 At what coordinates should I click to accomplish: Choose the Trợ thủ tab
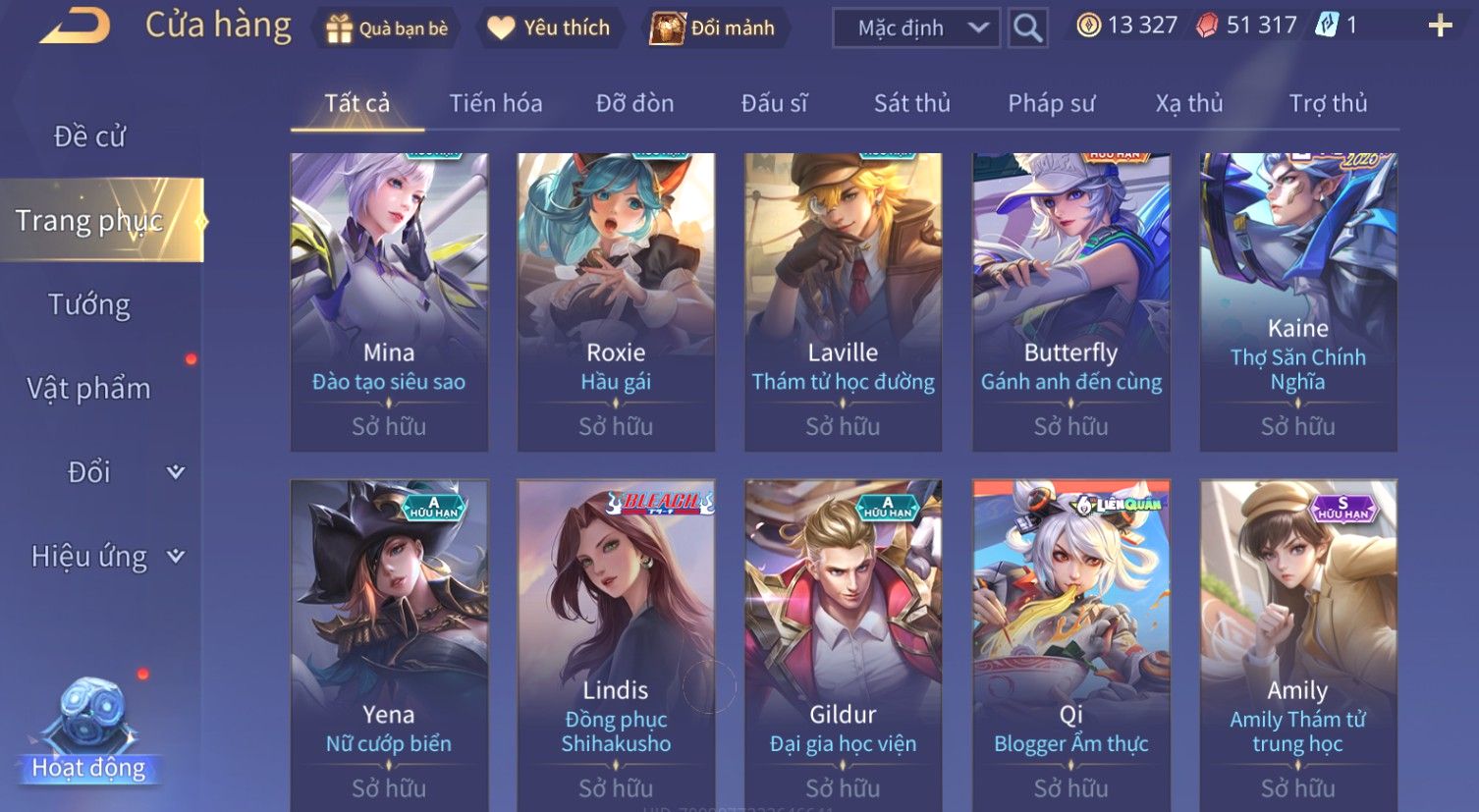pos(1328,103)
